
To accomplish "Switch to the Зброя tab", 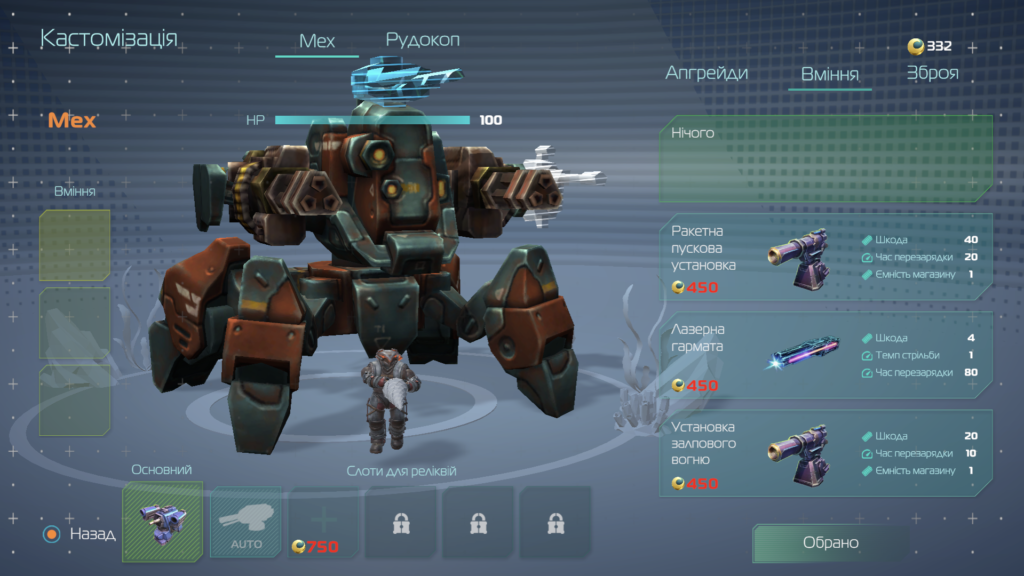I will coord(932,73).
